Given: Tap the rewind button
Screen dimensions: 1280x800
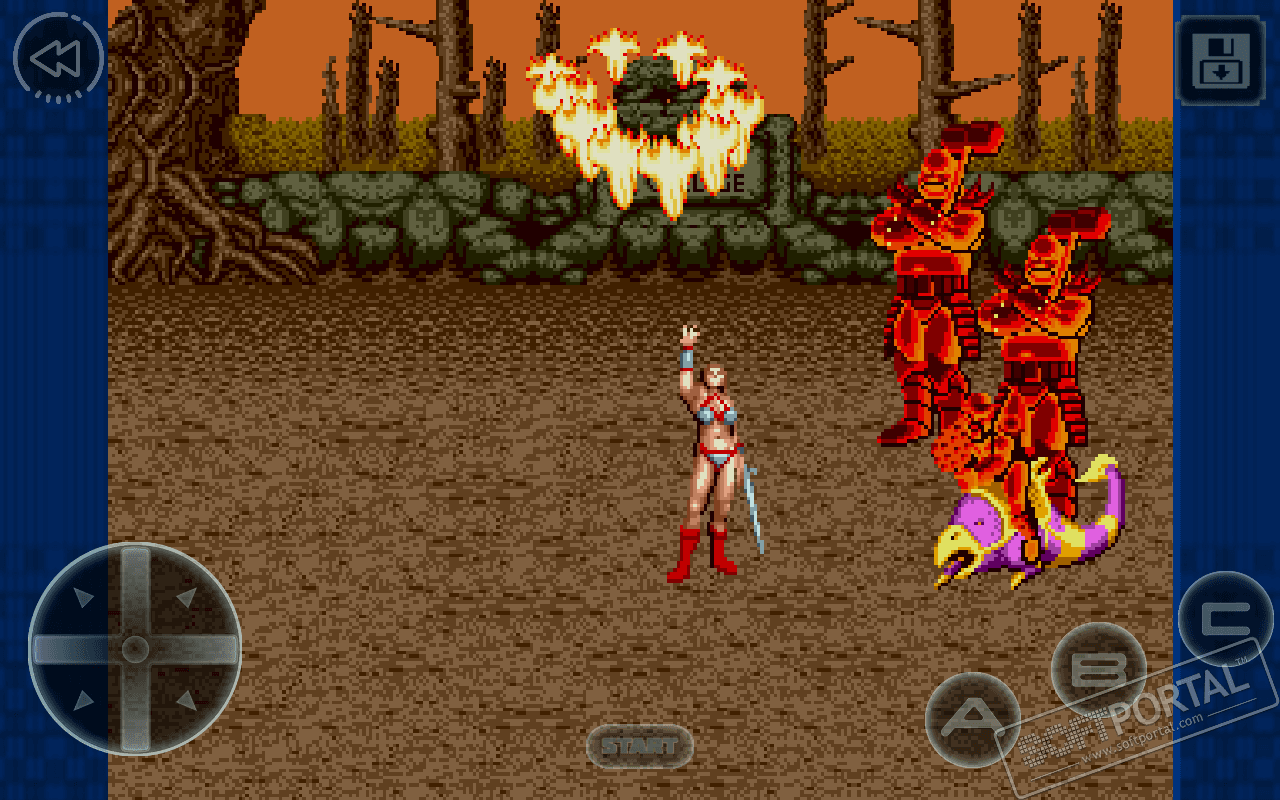Looking at the screenshot, I should click(x=57, y=58).
